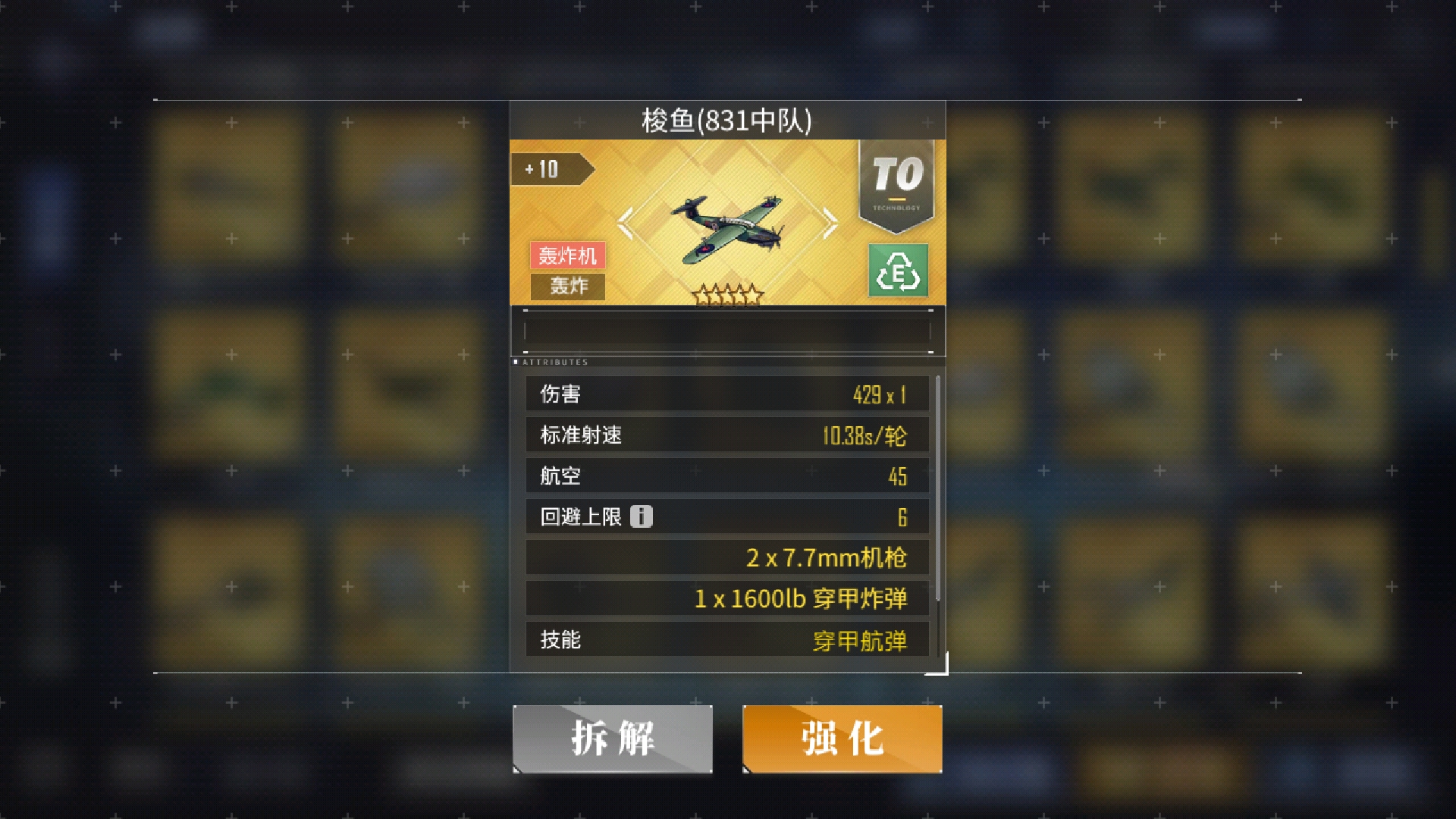Open the 回避上限 info tooltip icon
1456x819 pixels.
pos(641,516)
